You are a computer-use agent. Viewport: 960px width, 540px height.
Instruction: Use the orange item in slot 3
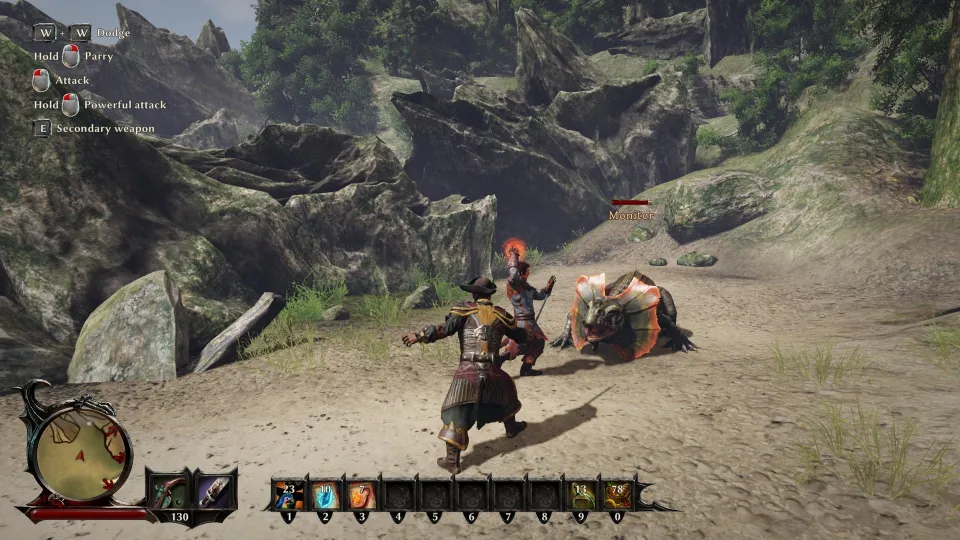pyautogui.click(x=361, y=495)
